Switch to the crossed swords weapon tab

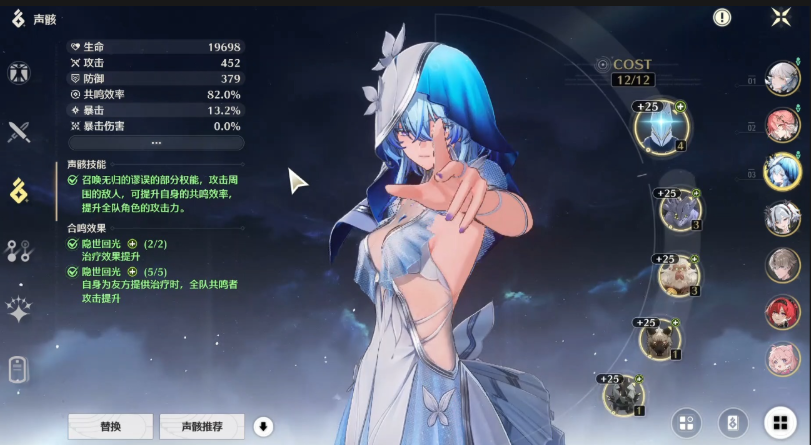click(x=18, y=130)
